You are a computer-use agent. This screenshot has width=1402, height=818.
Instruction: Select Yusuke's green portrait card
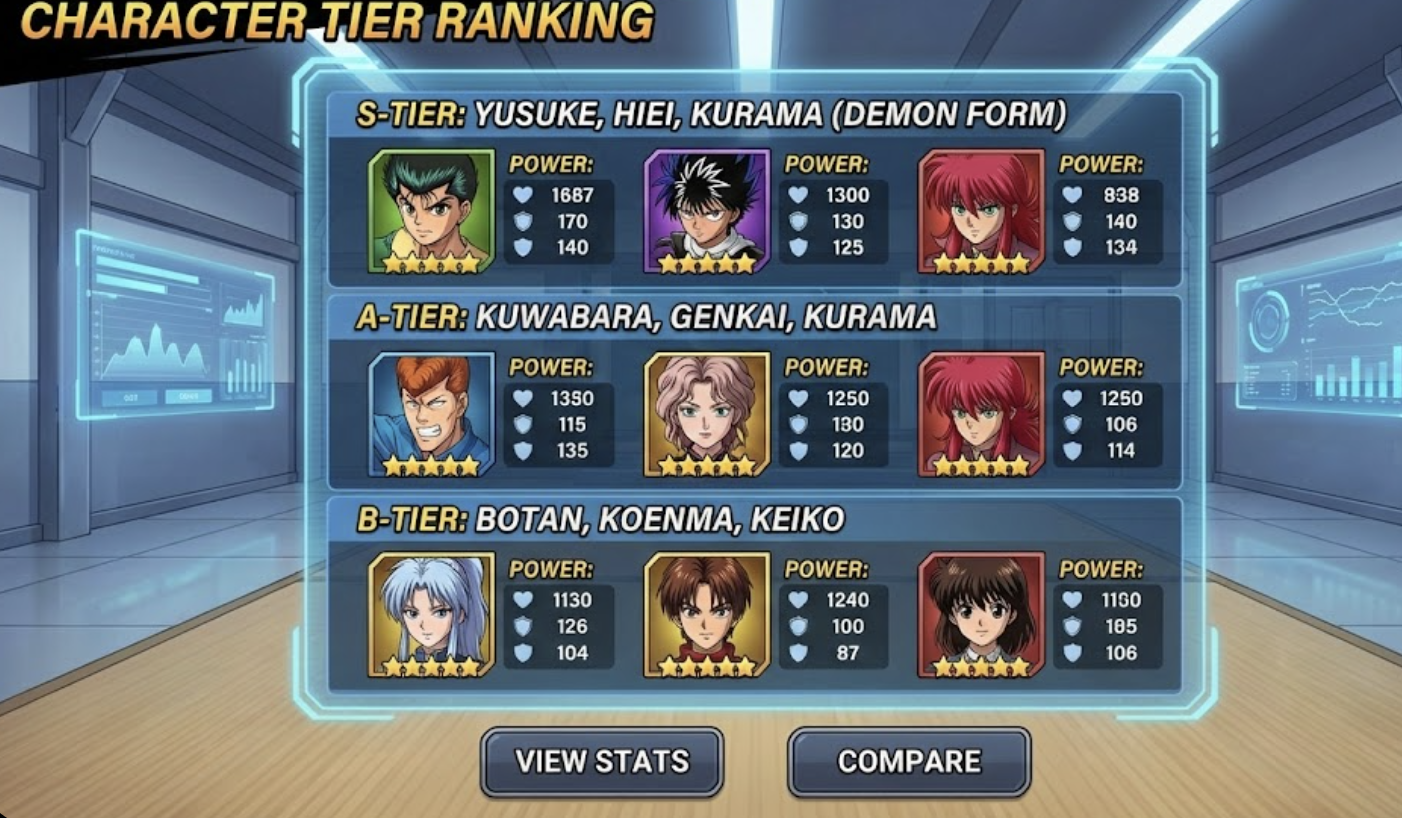431,211
